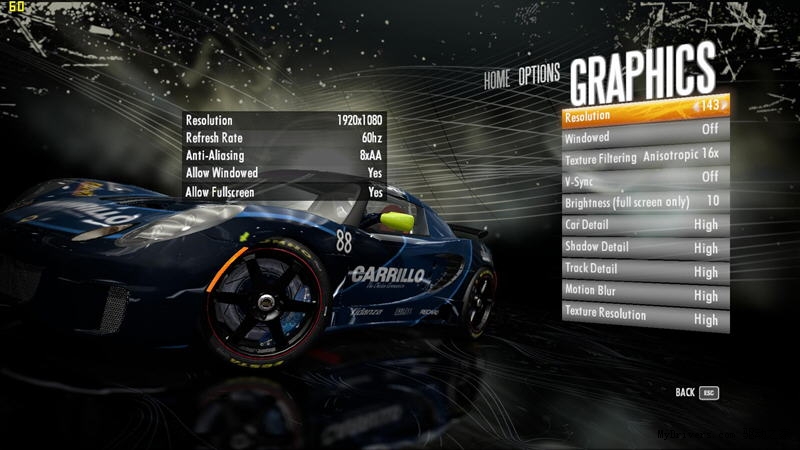Screen dimensions: 800x450
Task: Select the Shadow Detail option
Action: pos(645,248)
